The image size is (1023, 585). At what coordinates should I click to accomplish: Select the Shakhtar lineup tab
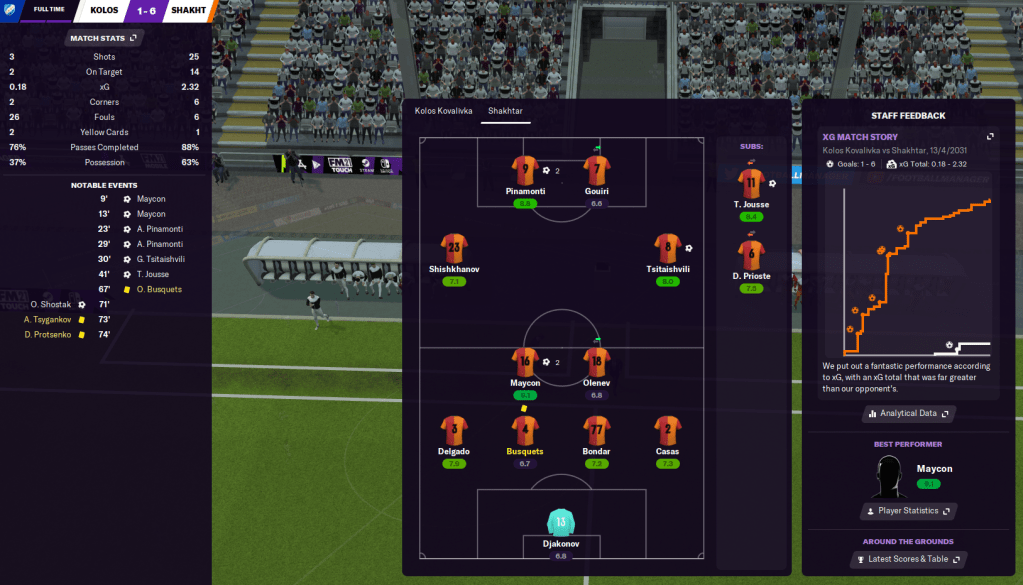pyautogui.click(x=505, y=111)
